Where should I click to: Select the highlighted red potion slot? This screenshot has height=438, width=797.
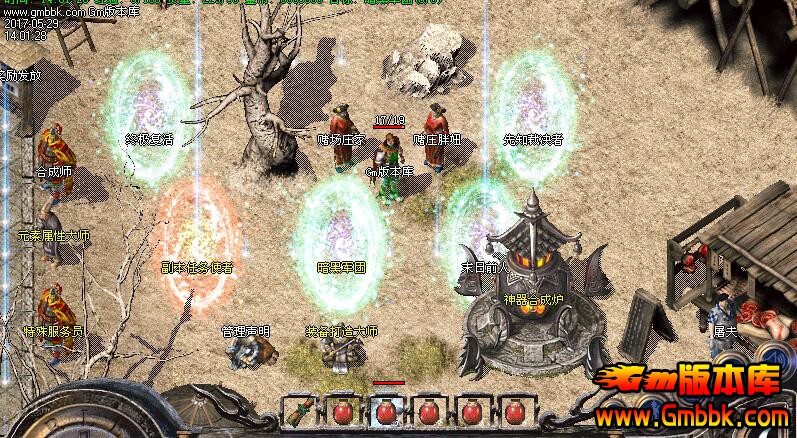coord(387,411)
